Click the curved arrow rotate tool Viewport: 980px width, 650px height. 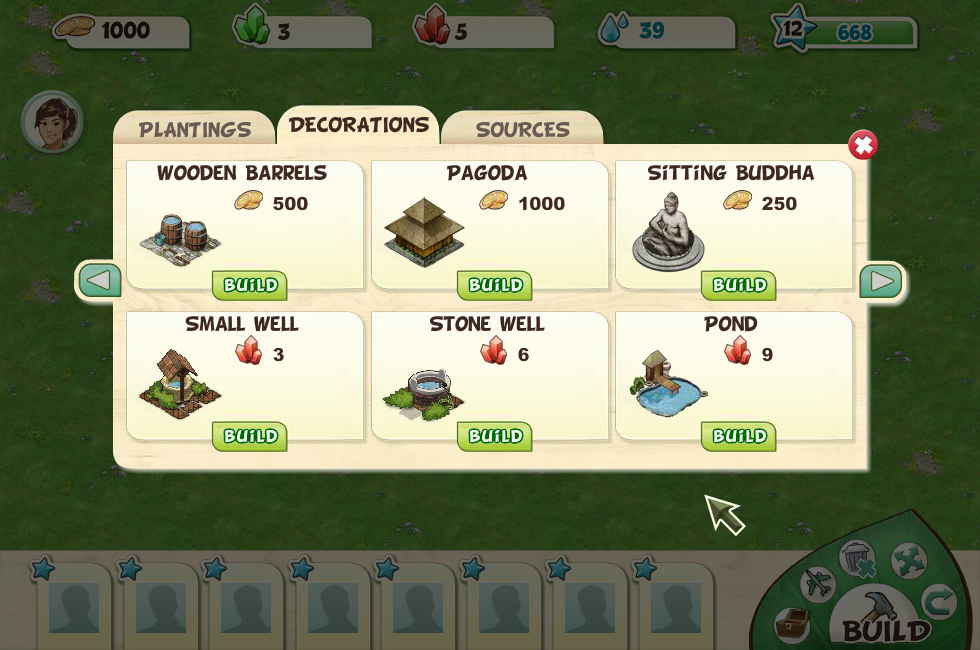point(939,601)
